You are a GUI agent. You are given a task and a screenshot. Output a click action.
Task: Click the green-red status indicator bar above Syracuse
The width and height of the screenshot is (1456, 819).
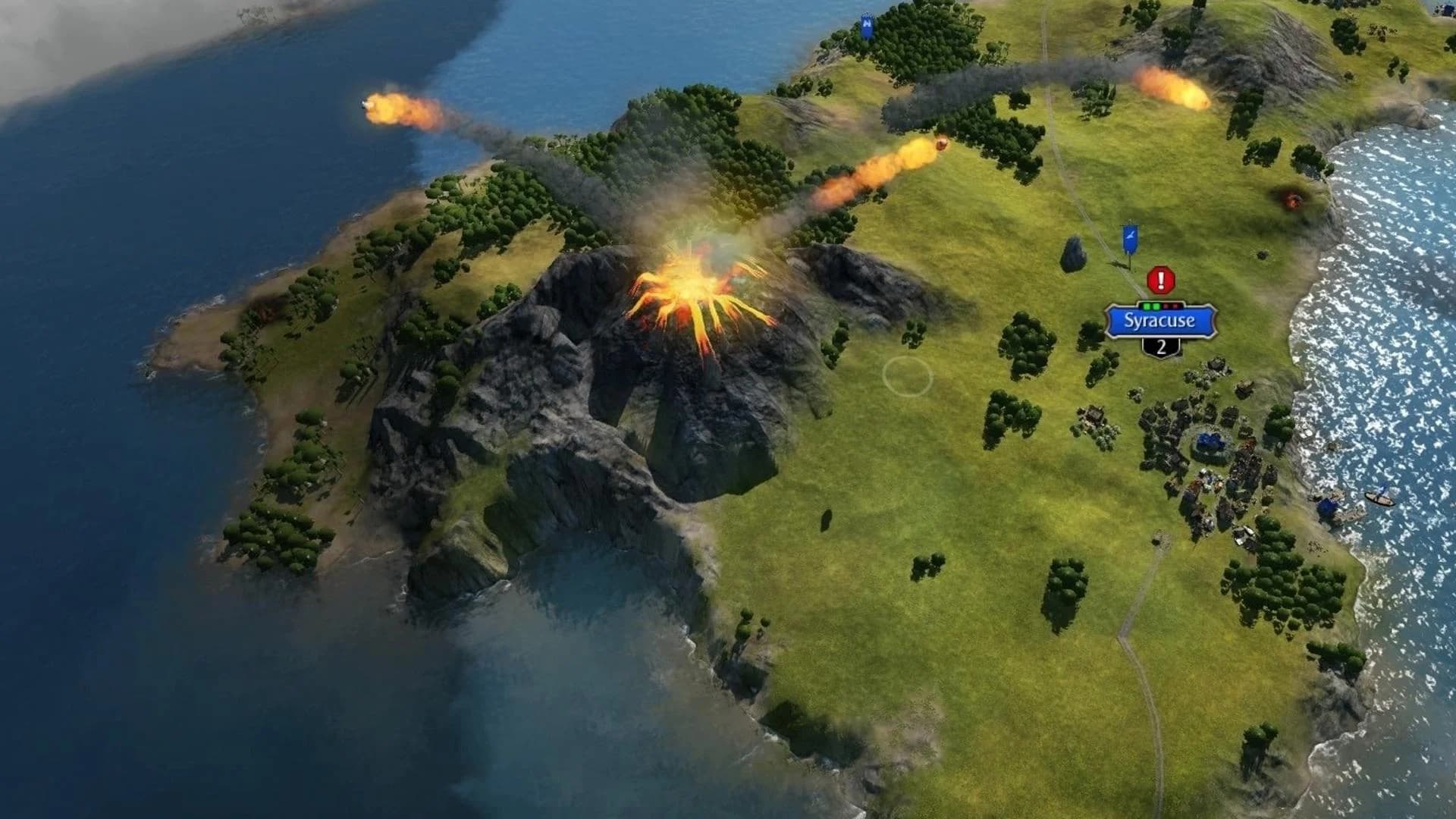point(1160,308)
